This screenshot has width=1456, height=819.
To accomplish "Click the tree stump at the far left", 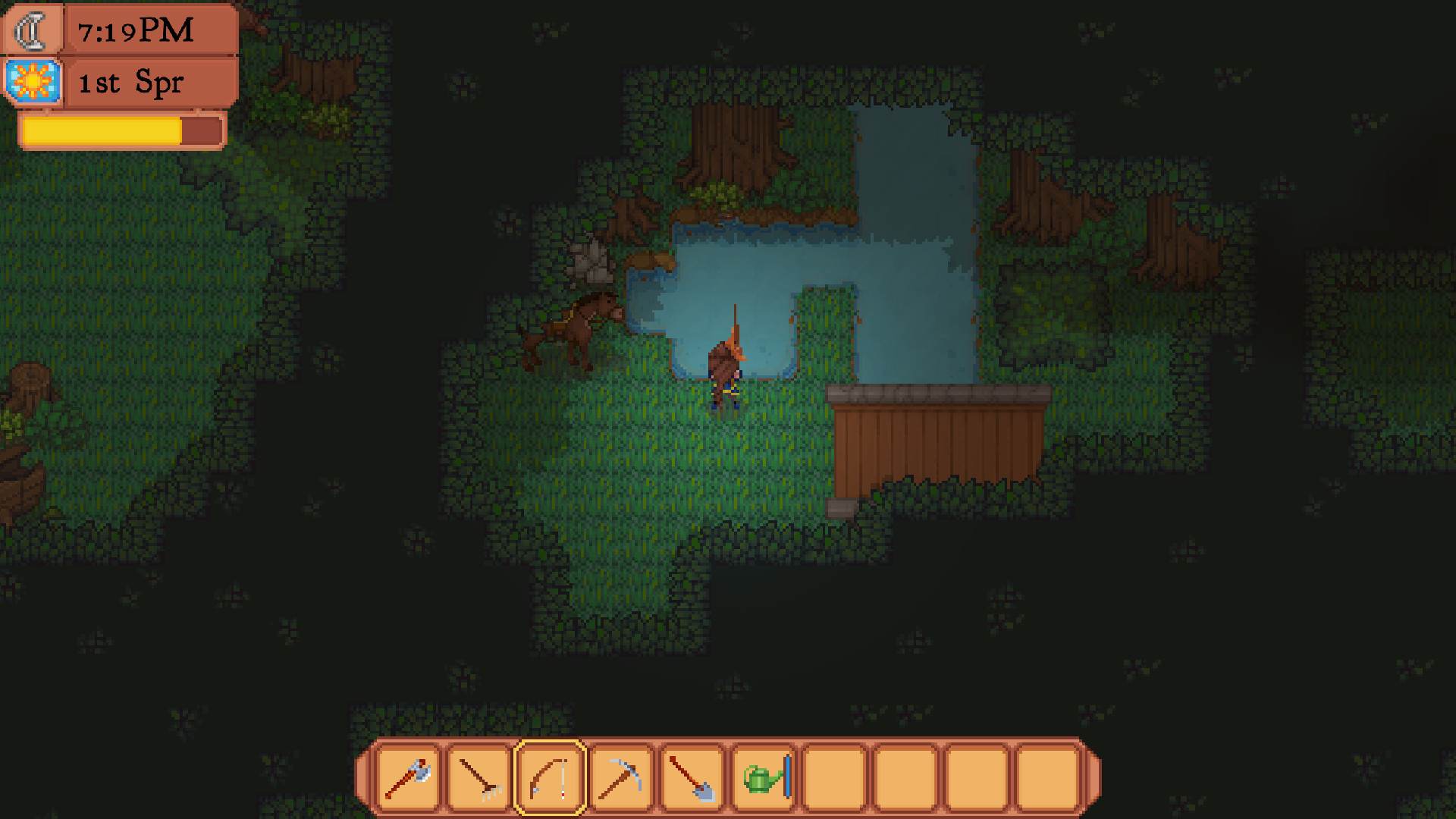I will pyautogui.click(x=30, y=379).
